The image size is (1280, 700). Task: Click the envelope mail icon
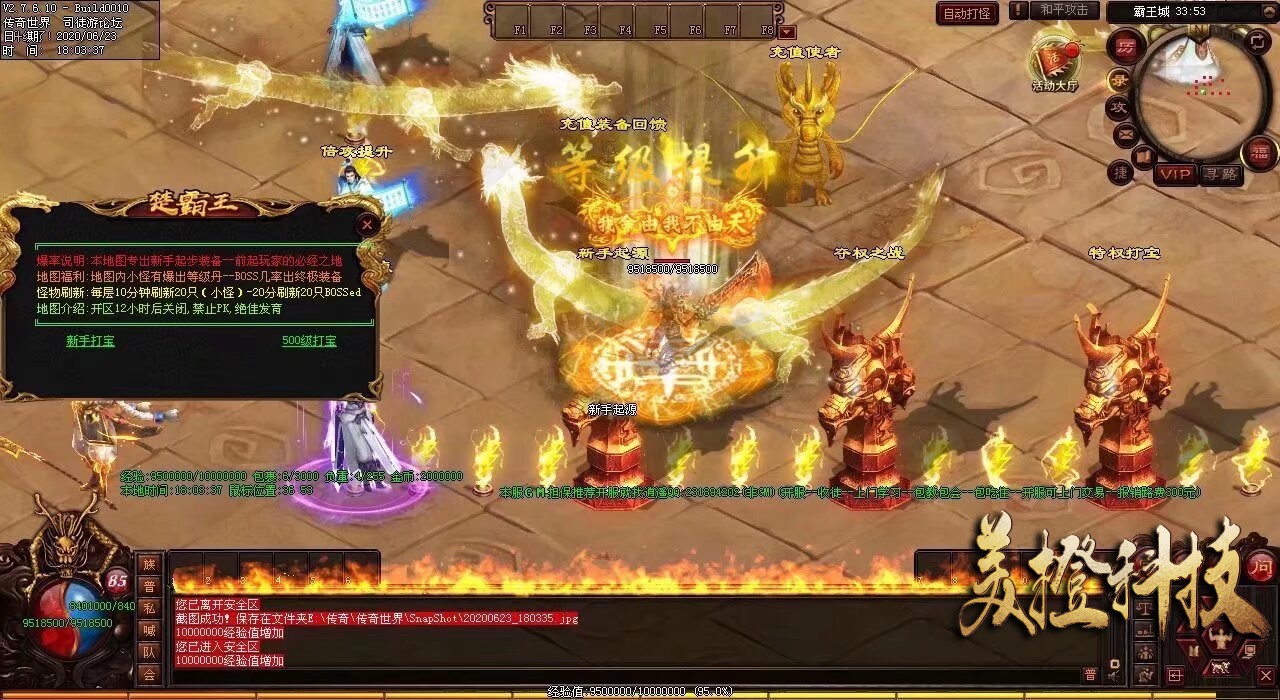pyautogui.click(x=1125, y=133)
